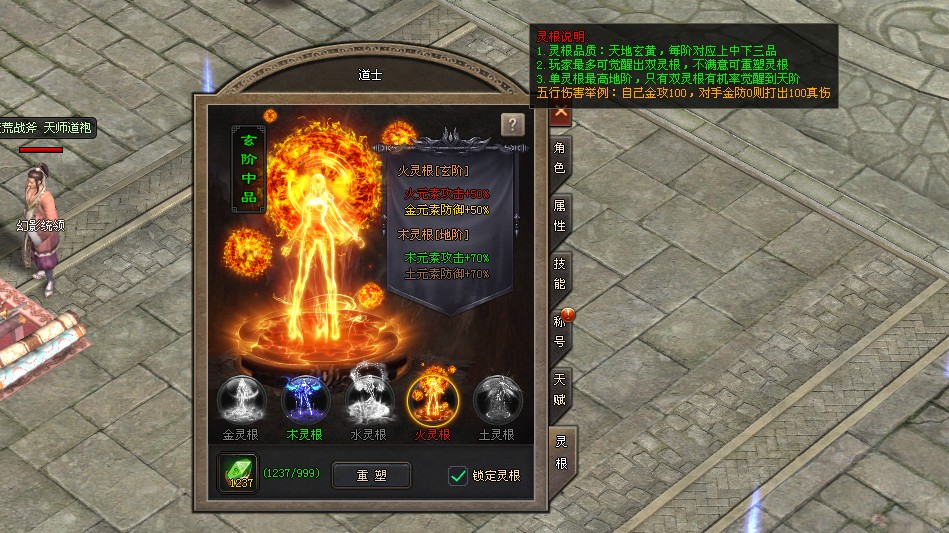Show the 技能 skills tab
The width and height of the screenshot is (949, 533).
(x=560, y=272)
